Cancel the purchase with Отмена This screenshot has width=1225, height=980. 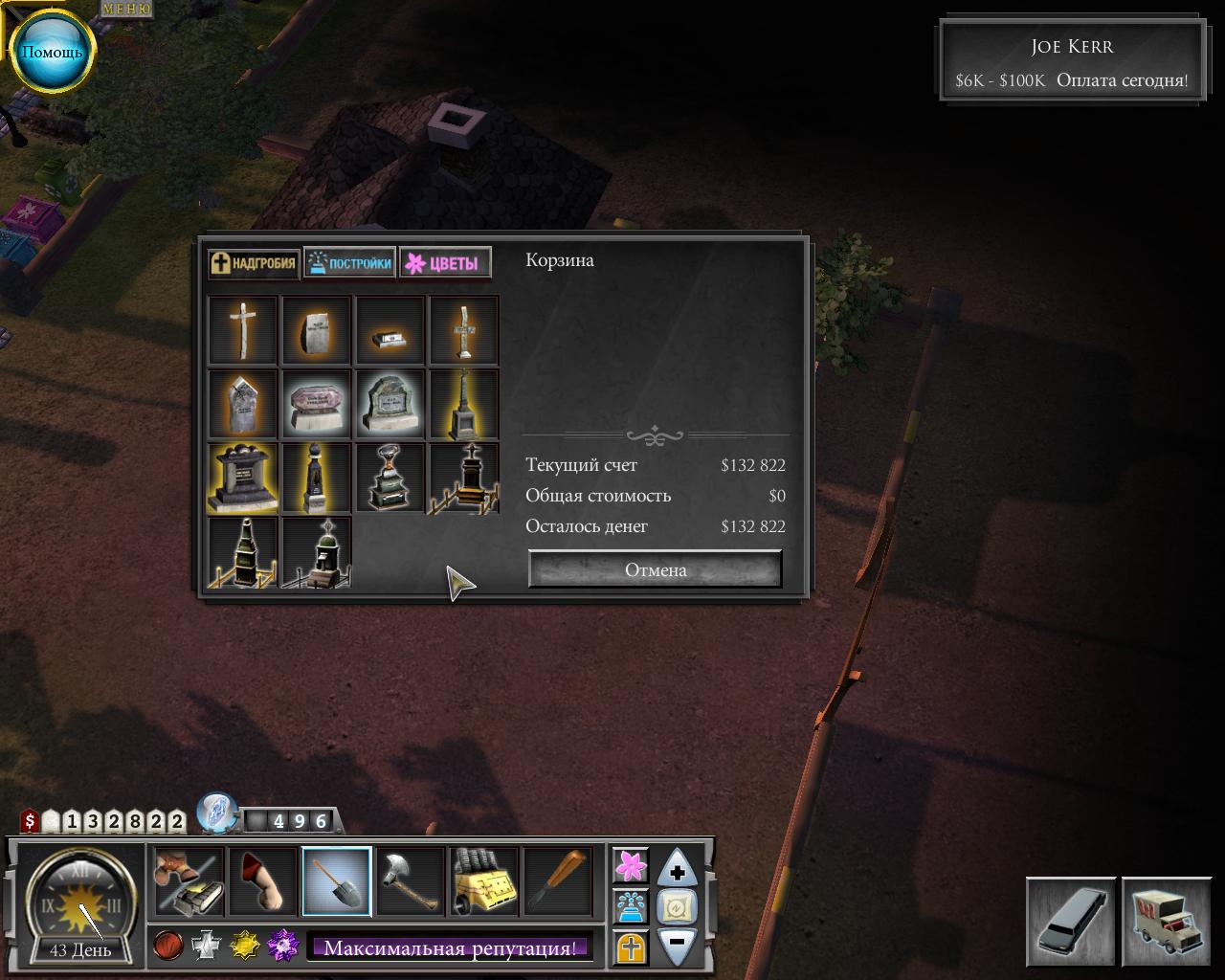tap(656, 569)
